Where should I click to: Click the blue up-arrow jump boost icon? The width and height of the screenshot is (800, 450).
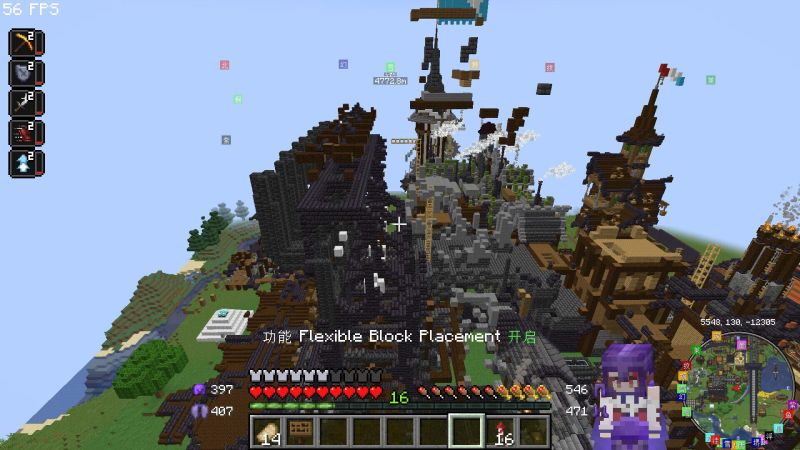point(23,163)
